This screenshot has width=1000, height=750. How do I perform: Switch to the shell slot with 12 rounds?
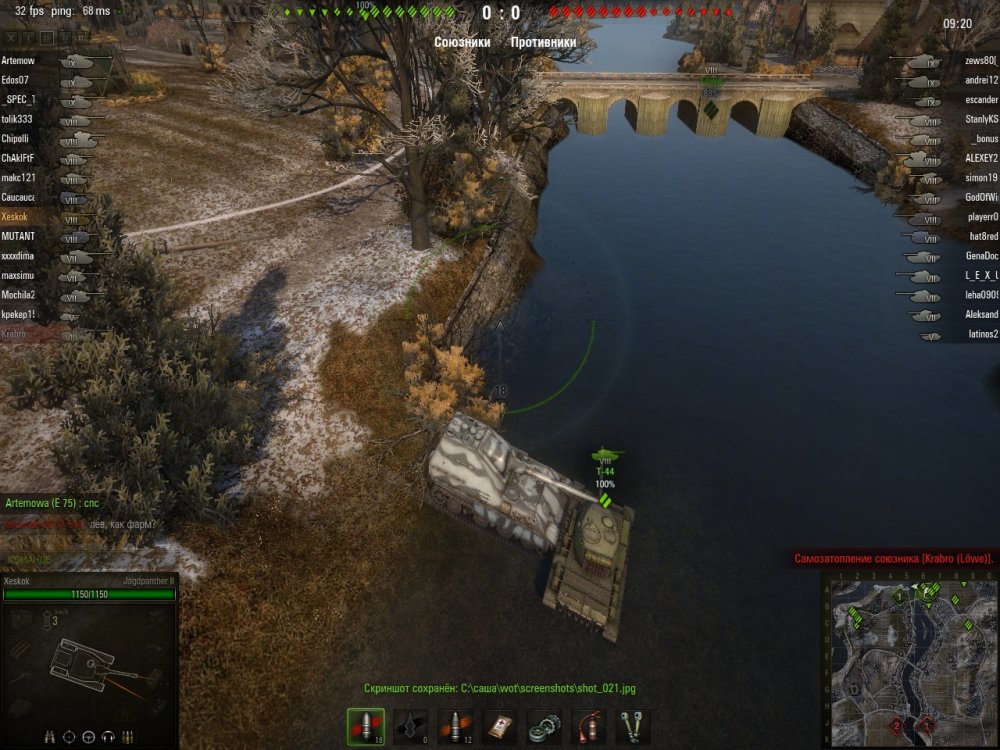coord(456,726)
